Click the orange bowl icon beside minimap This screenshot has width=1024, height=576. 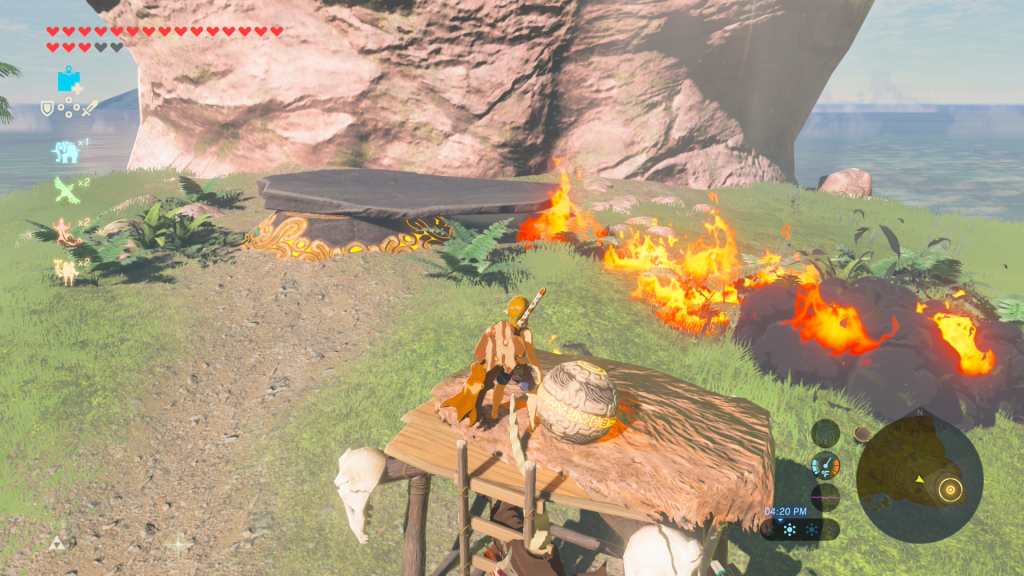(862, 434)
